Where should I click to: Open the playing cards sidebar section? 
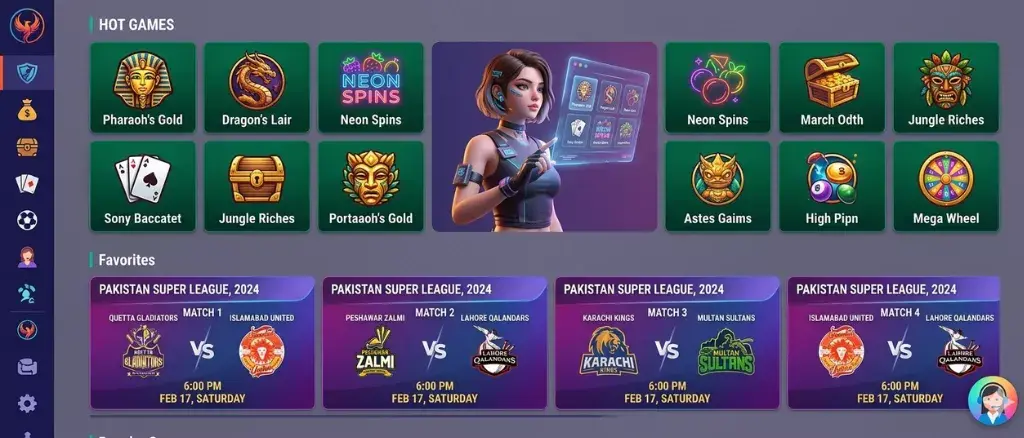tap(27, 184)
